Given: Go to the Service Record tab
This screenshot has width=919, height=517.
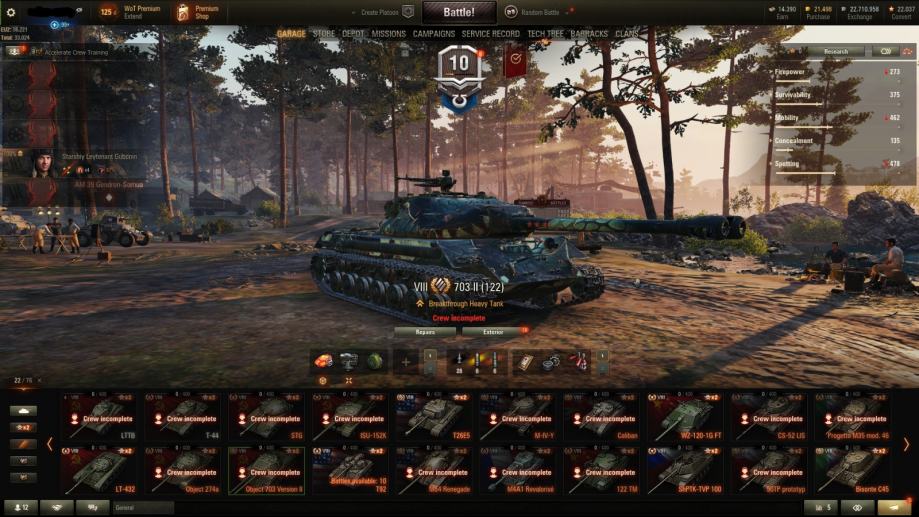Looking at the screenshot, I should click(491, 34).
